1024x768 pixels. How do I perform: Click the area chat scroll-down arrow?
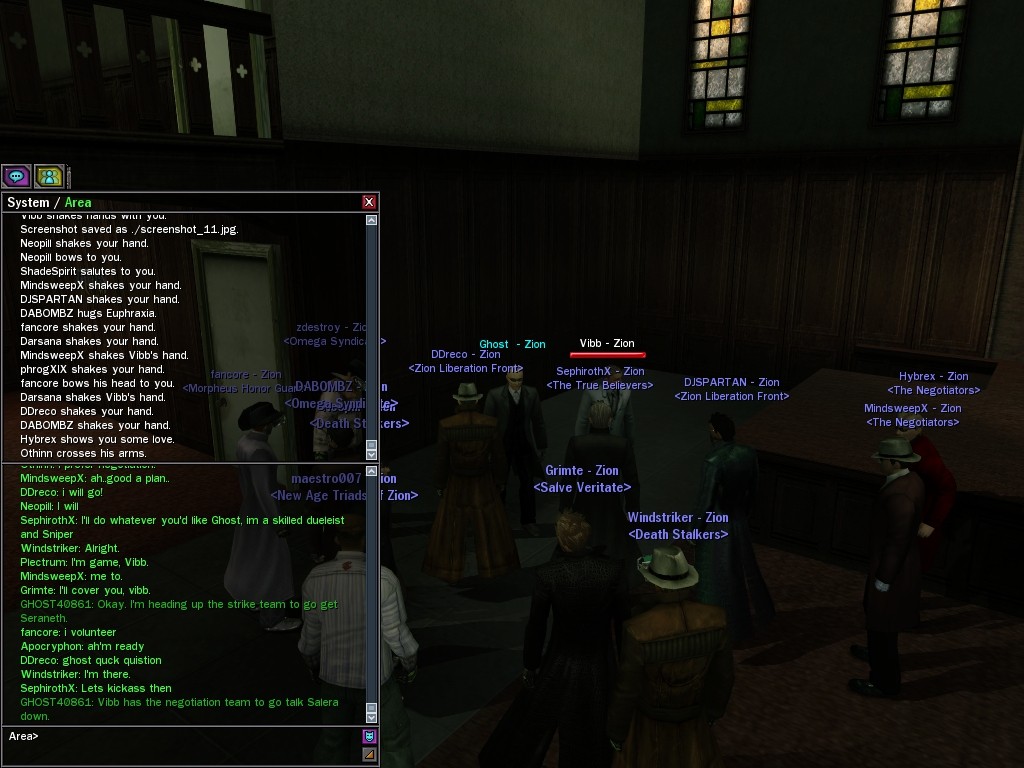pos(372,716)
